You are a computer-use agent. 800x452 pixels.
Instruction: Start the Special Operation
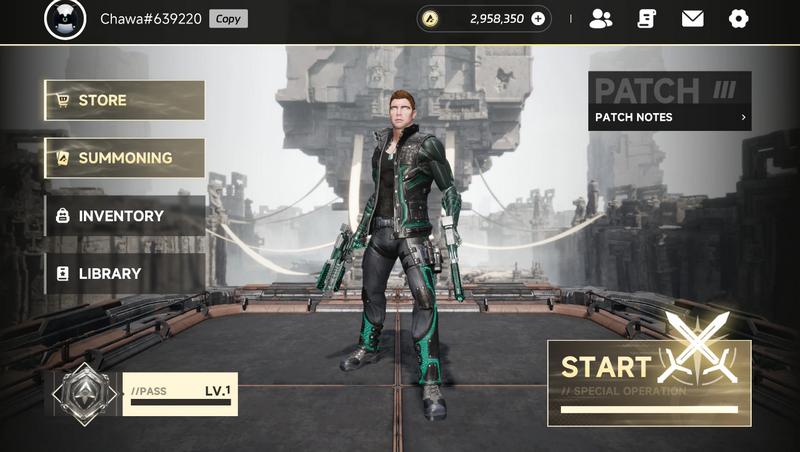click(649, 382)
